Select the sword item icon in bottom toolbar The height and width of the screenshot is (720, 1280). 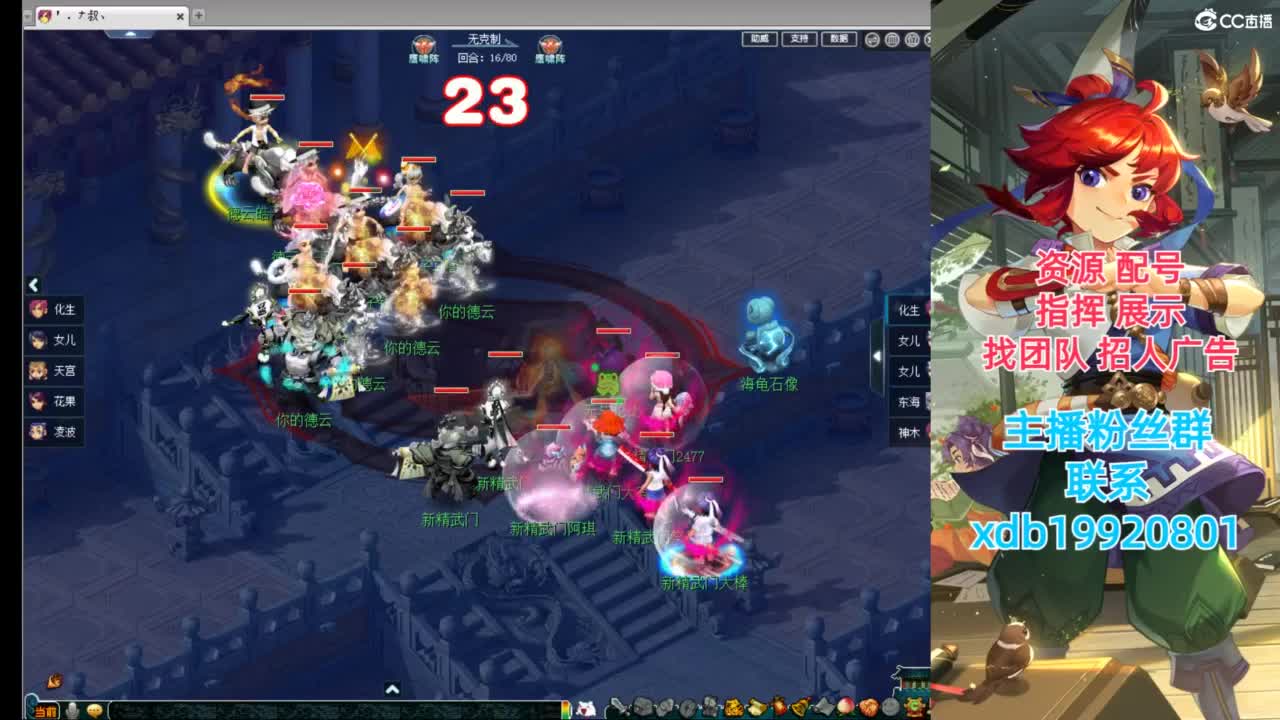click(x=617, y=708)
